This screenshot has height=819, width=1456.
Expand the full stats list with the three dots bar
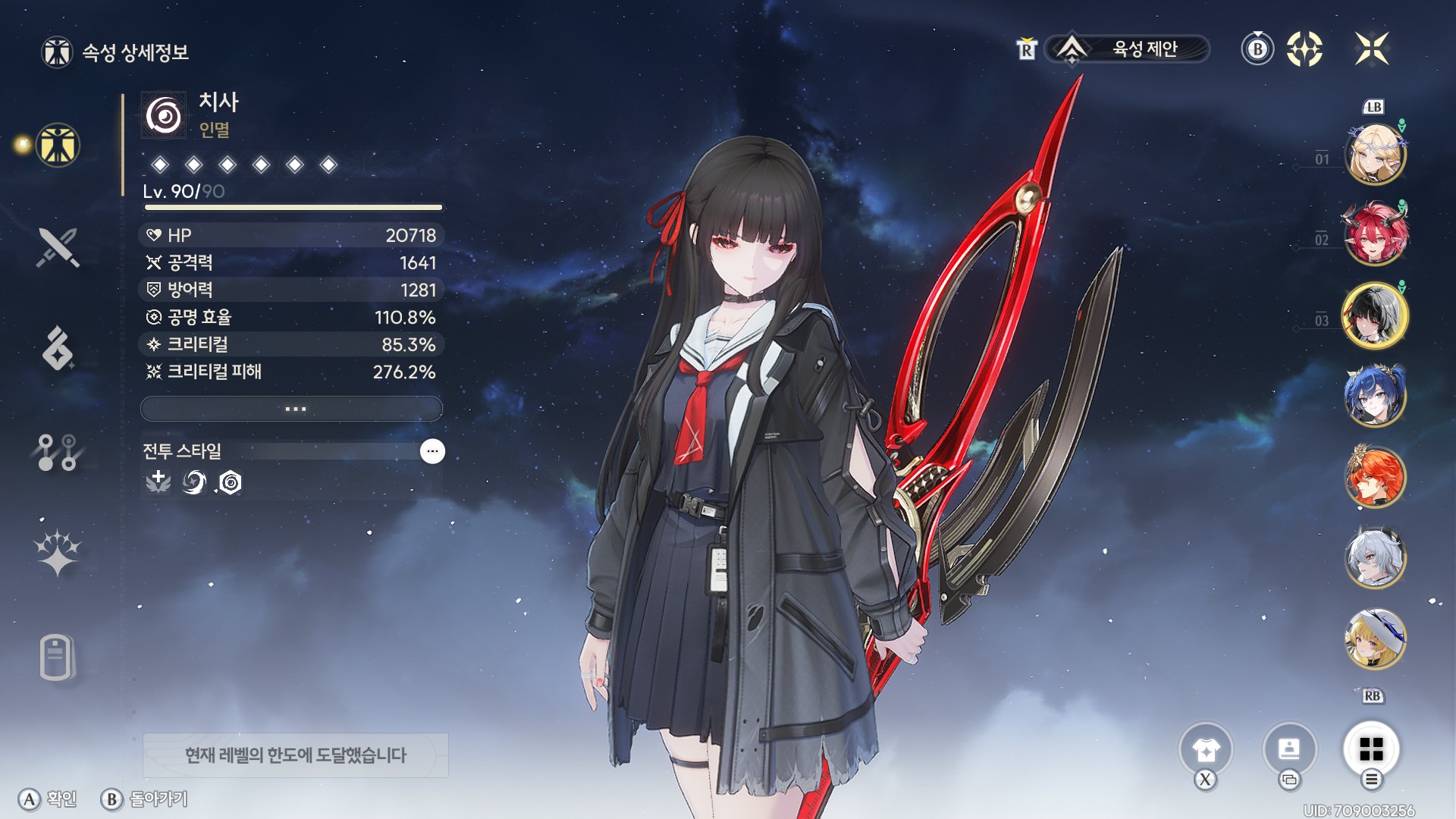pyautogui.click(x=292, y=409)
